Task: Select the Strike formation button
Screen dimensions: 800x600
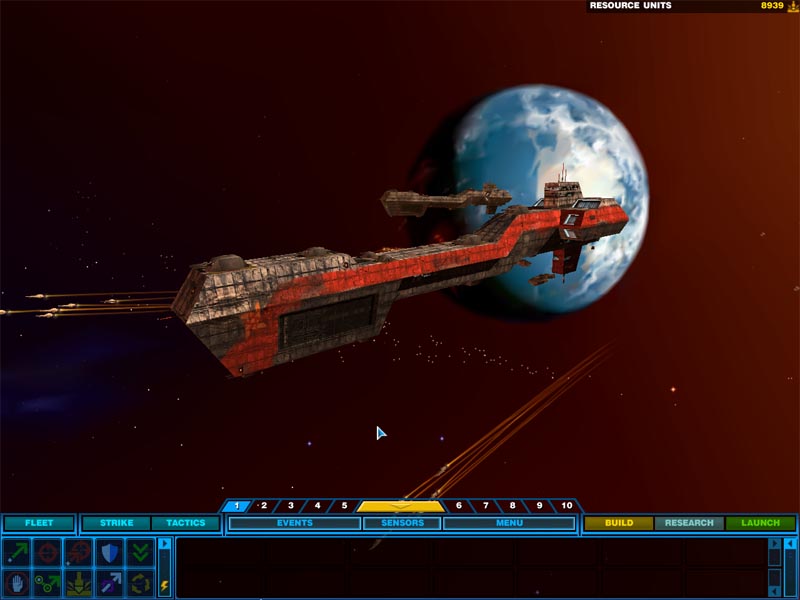Action: [x=116, y=523]
